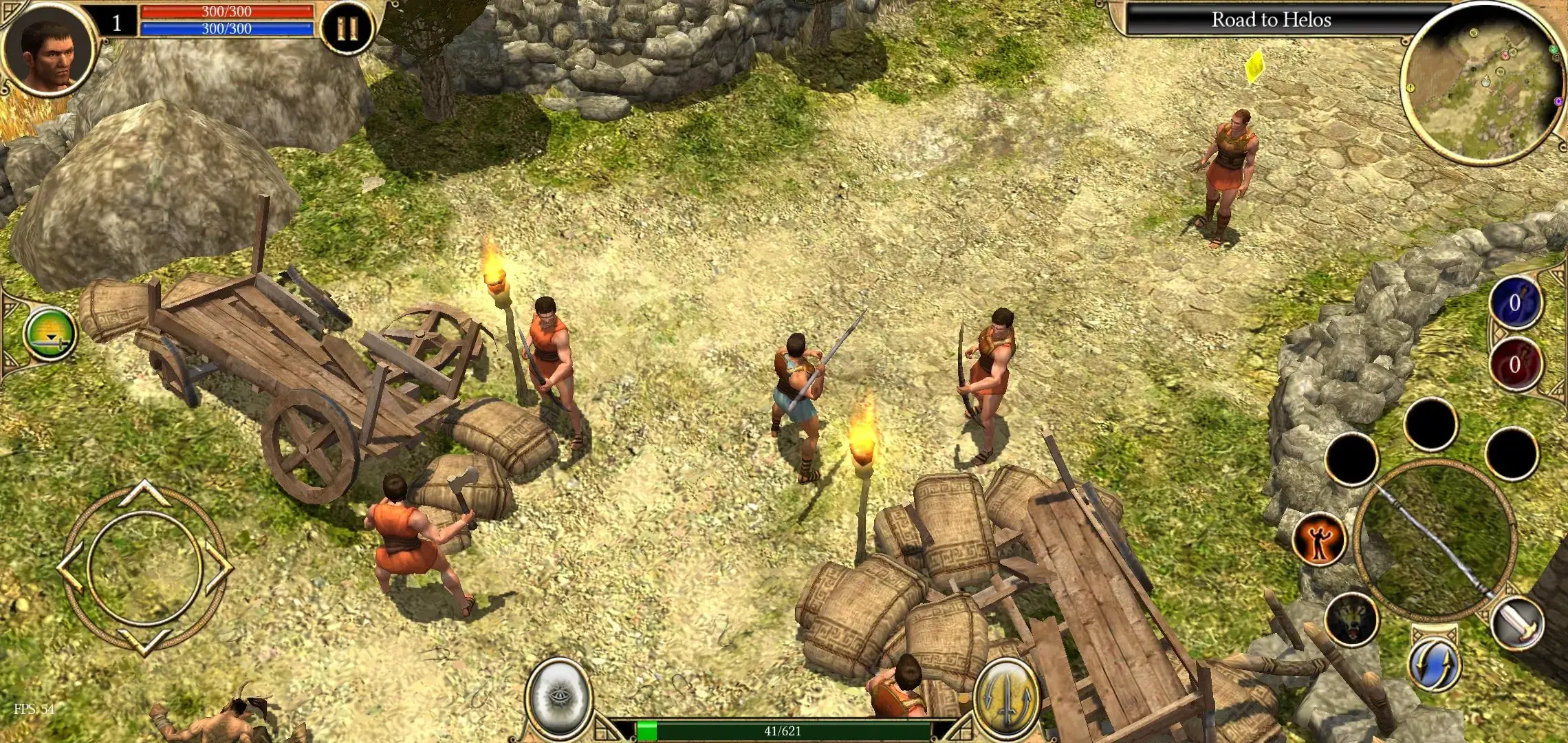Use the red health potion slot
The height and width of the screenshot is (743, 1568).
(x=1515, y=365)
